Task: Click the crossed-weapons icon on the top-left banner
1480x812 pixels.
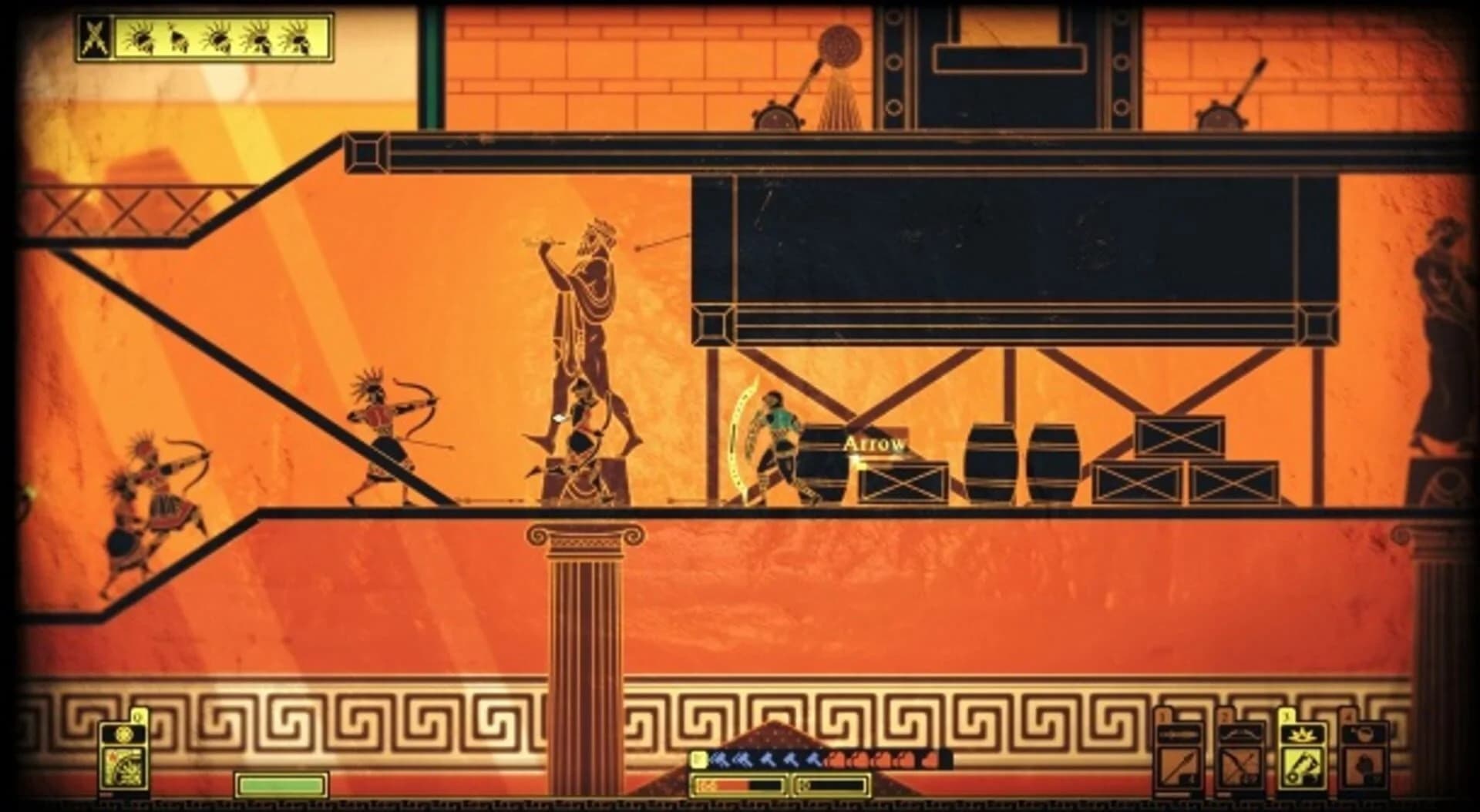Action: 95,37
